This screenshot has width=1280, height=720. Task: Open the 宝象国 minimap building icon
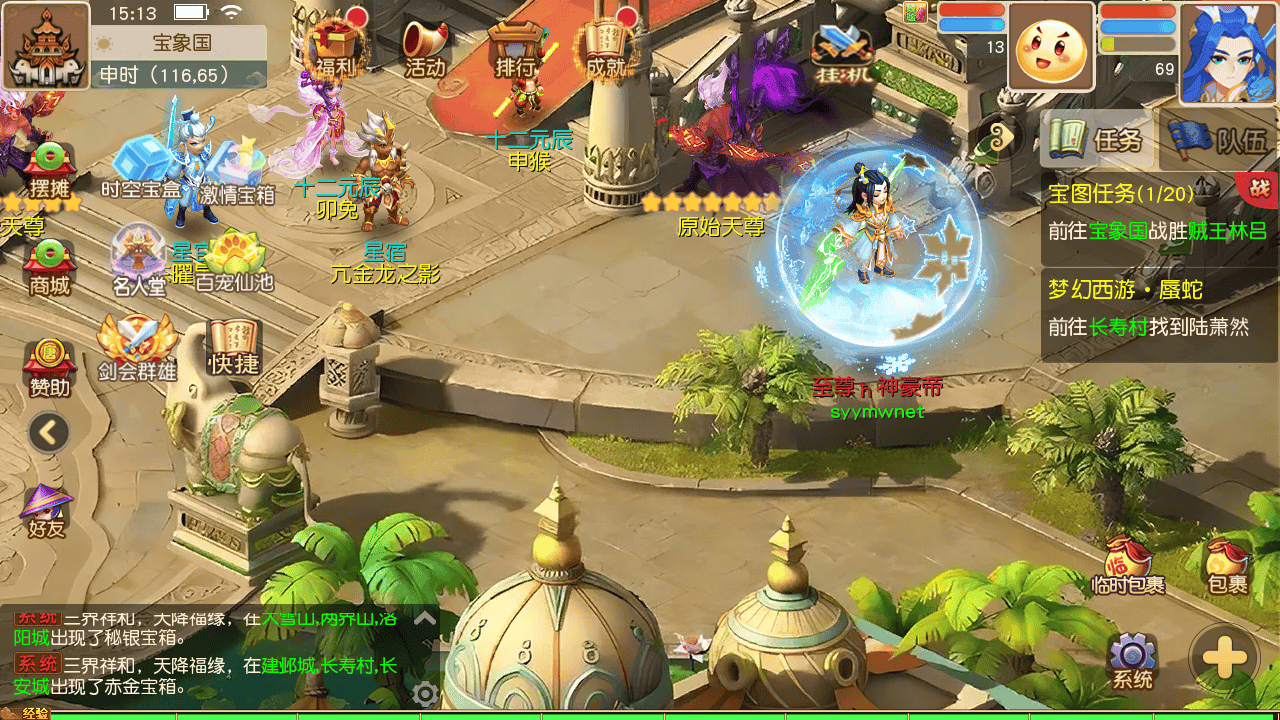pyautogui.click(x=46, y=46)
